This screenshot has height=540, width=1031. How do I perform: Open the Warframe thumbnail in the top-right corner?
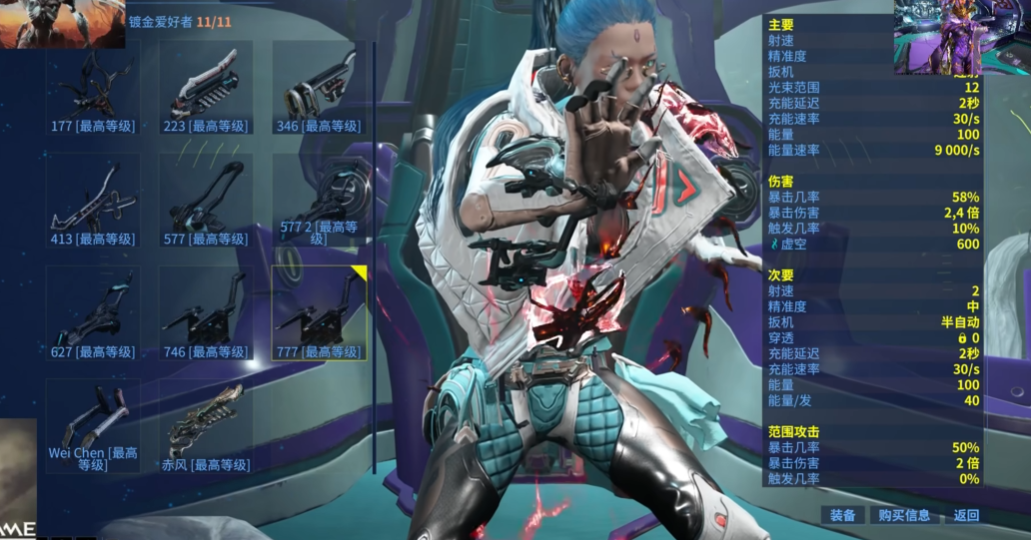click(x=937, y=37)
